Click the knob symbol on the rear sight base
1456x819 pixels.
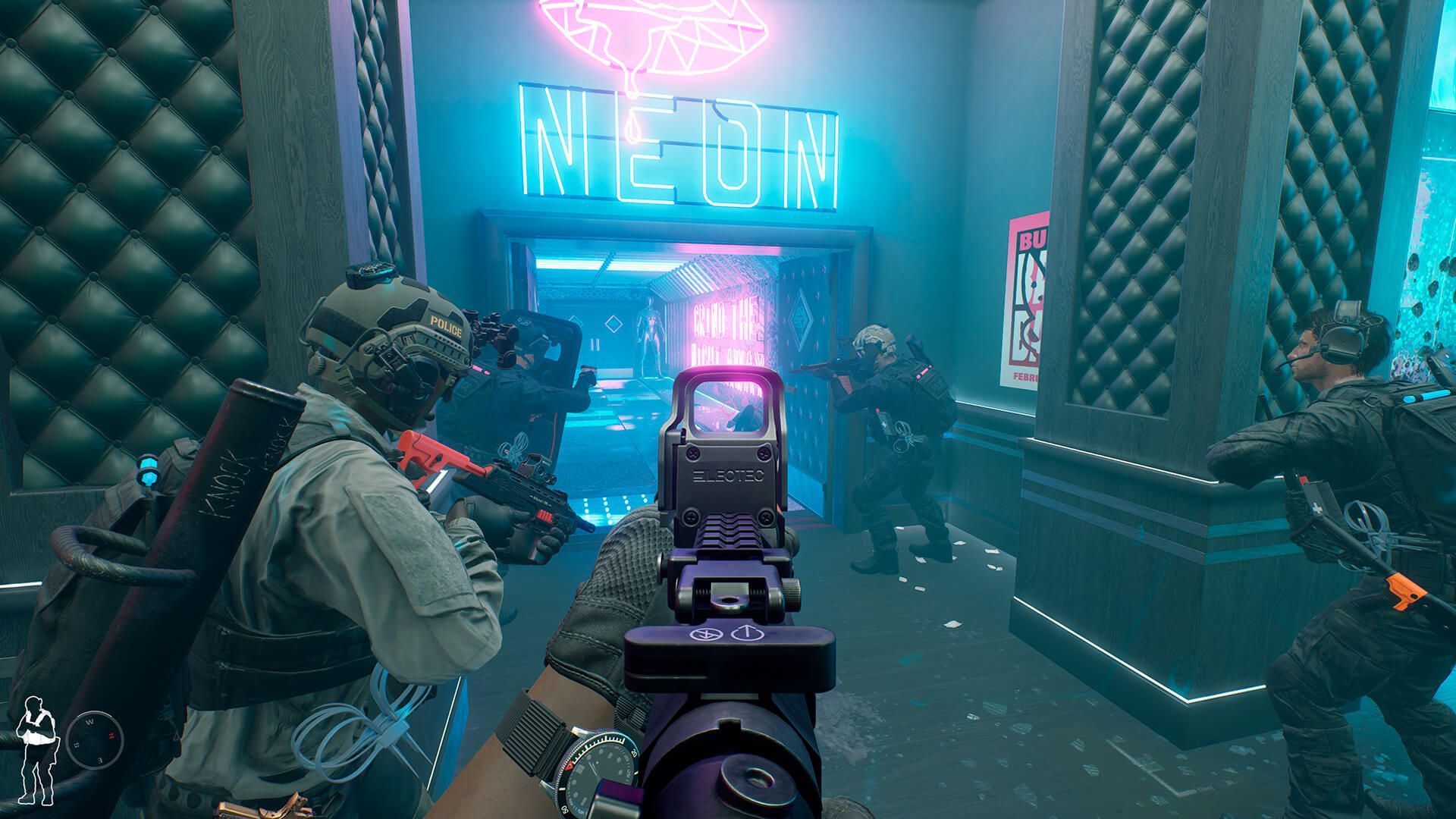(706, 634)
